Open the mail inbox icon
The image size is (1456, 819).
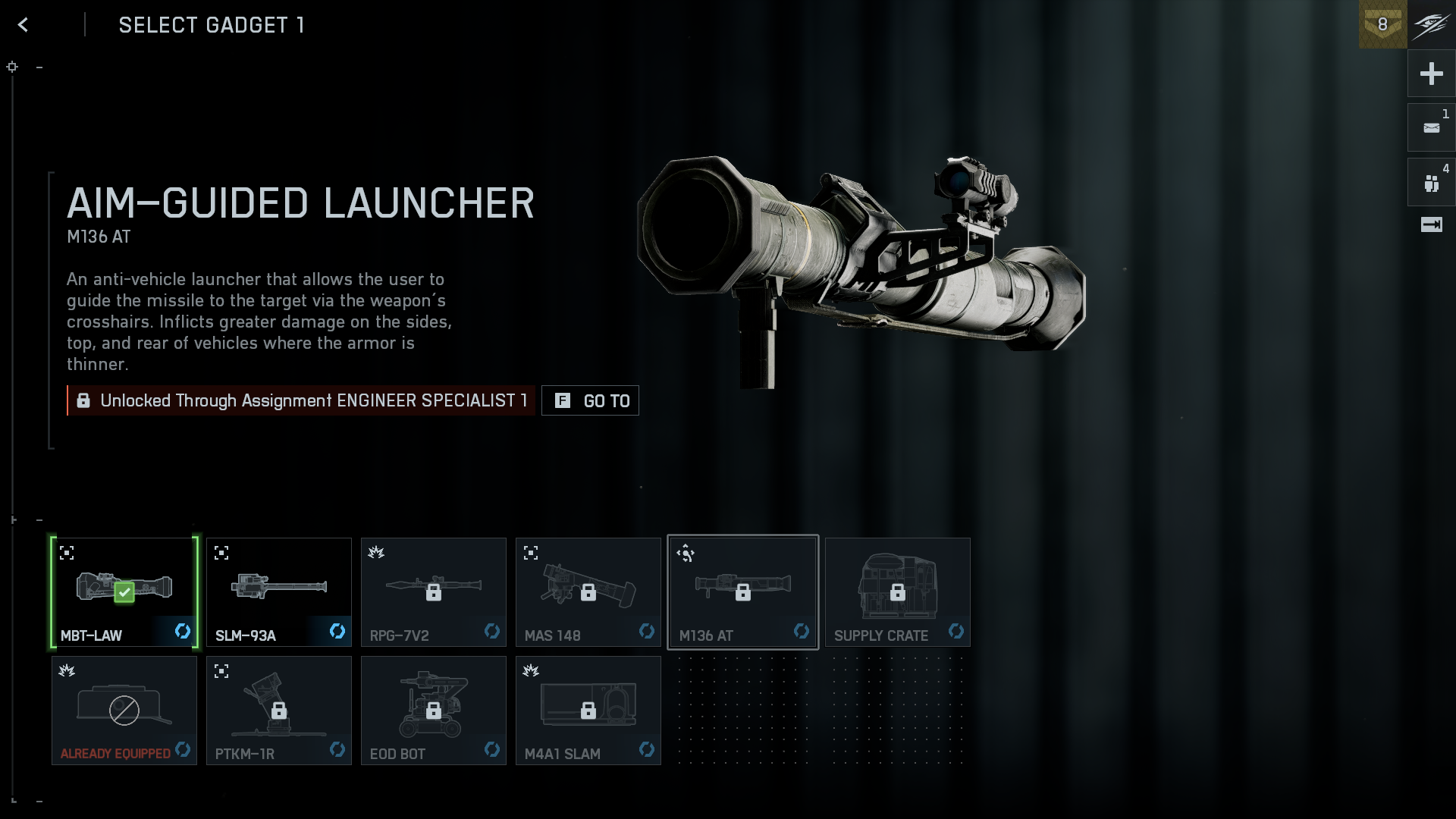[1431, 128]
